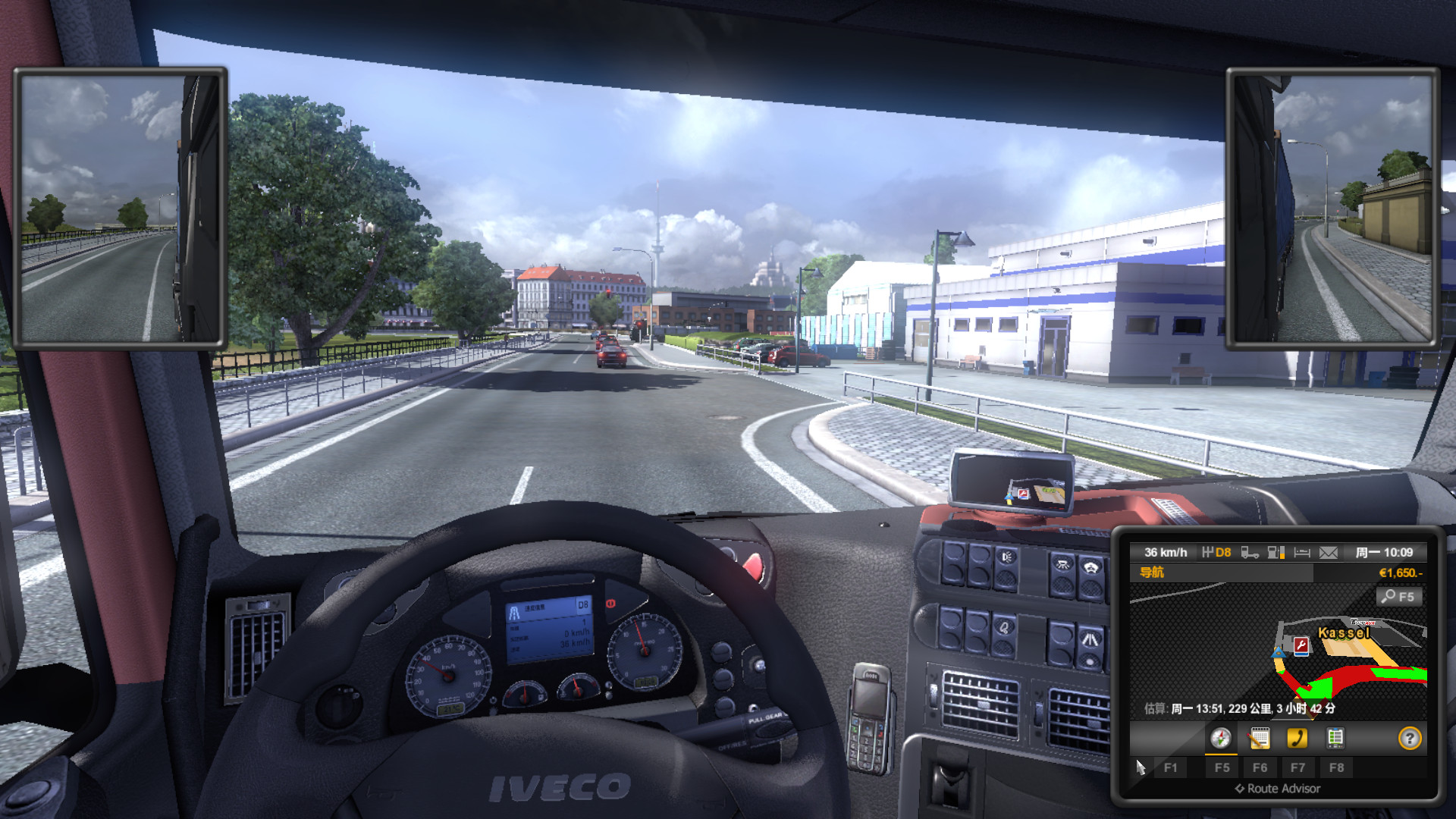Show the truck info checklist tab

pos(1335,738)
